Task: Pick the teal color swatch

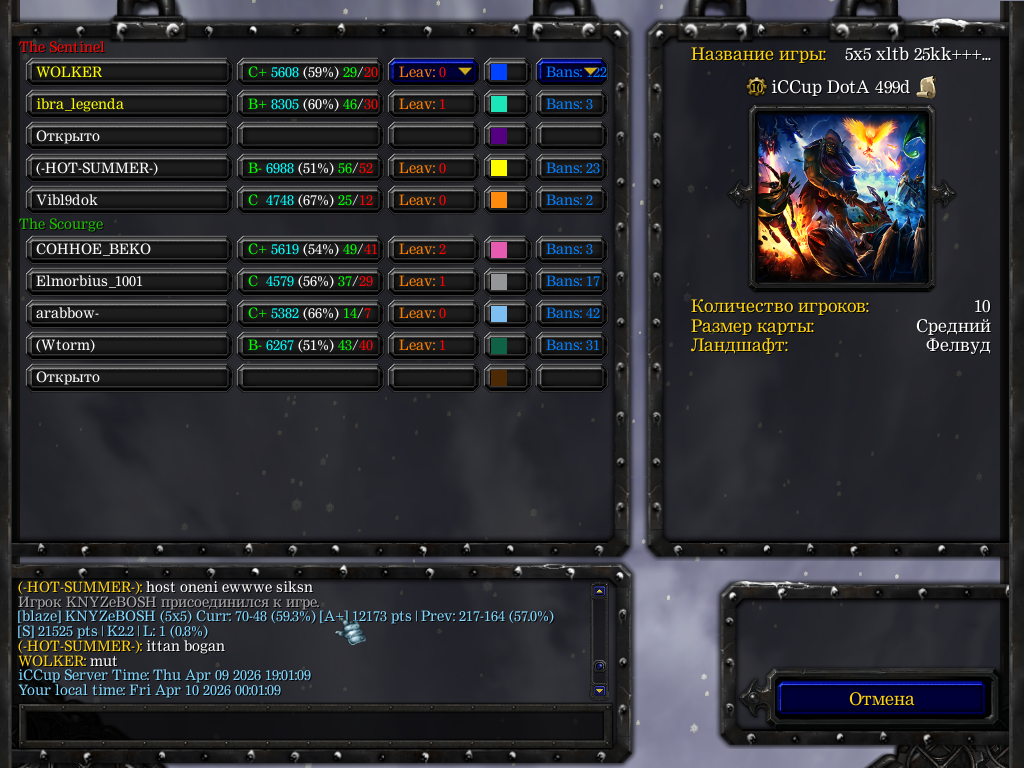Action: tap(506, 104)
